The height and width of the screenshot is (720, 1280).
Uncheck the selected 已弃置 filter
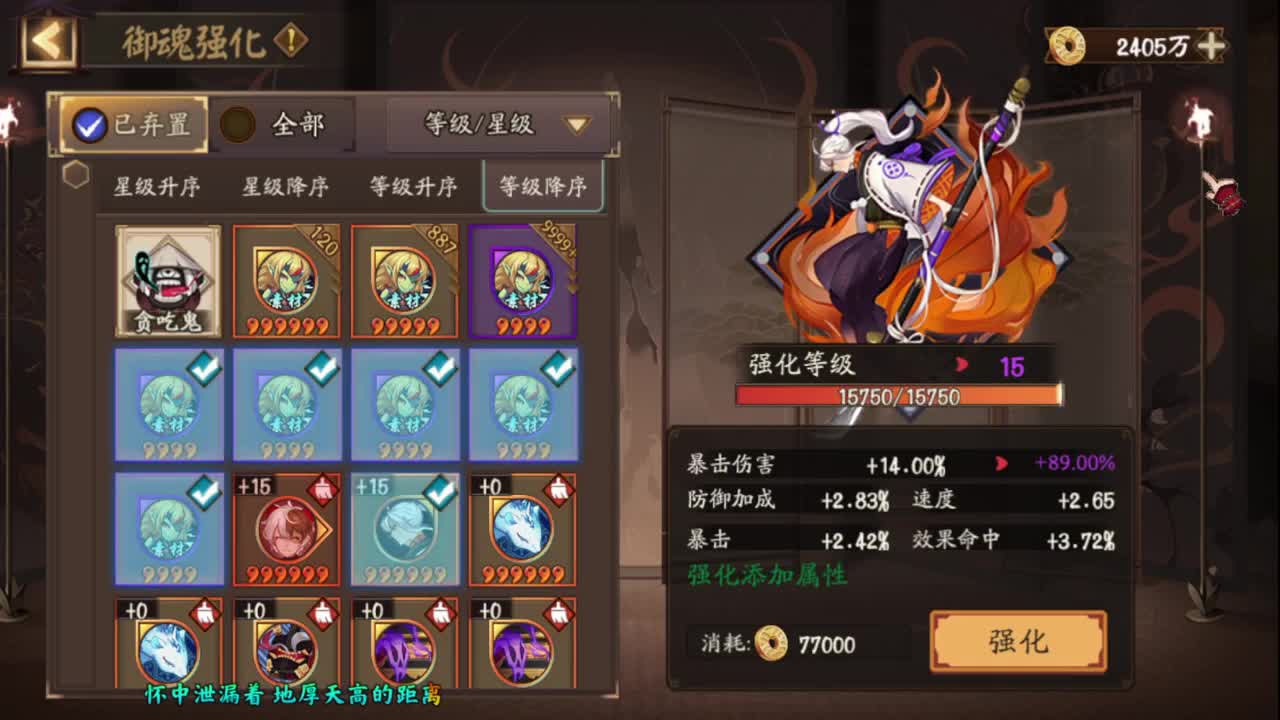point(92,125)
